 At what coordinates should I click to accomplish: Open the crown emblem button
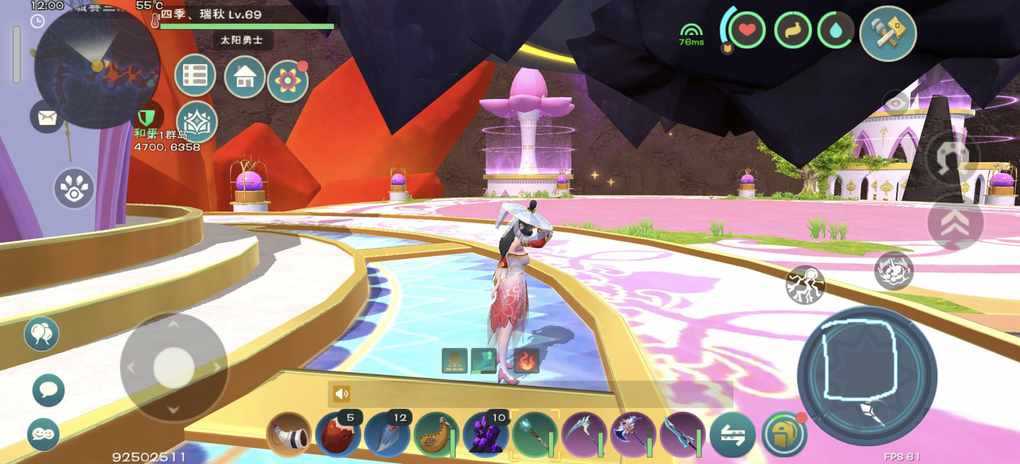pos(197,122)
